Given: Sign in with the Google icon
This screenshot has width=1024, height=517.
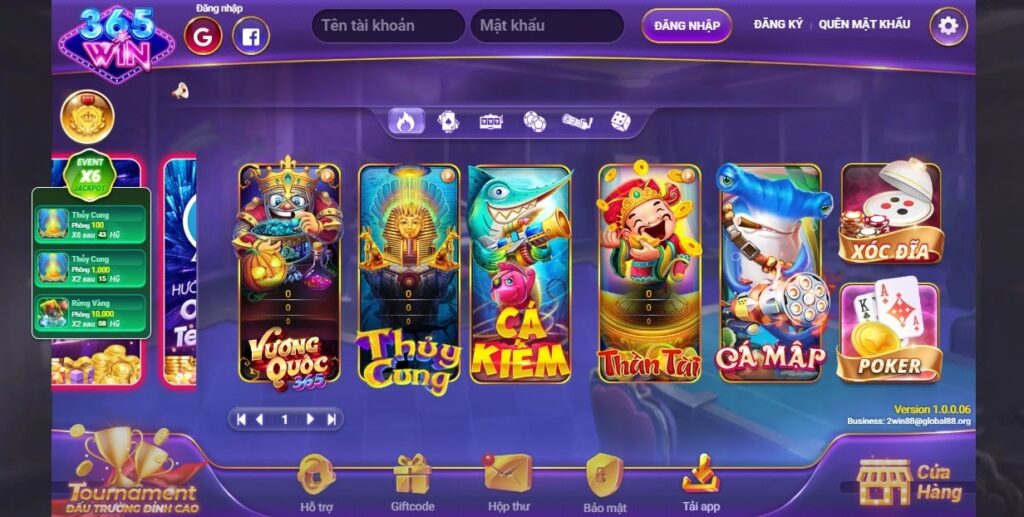Looking at the screenshot, I should [x=203, y=37].
